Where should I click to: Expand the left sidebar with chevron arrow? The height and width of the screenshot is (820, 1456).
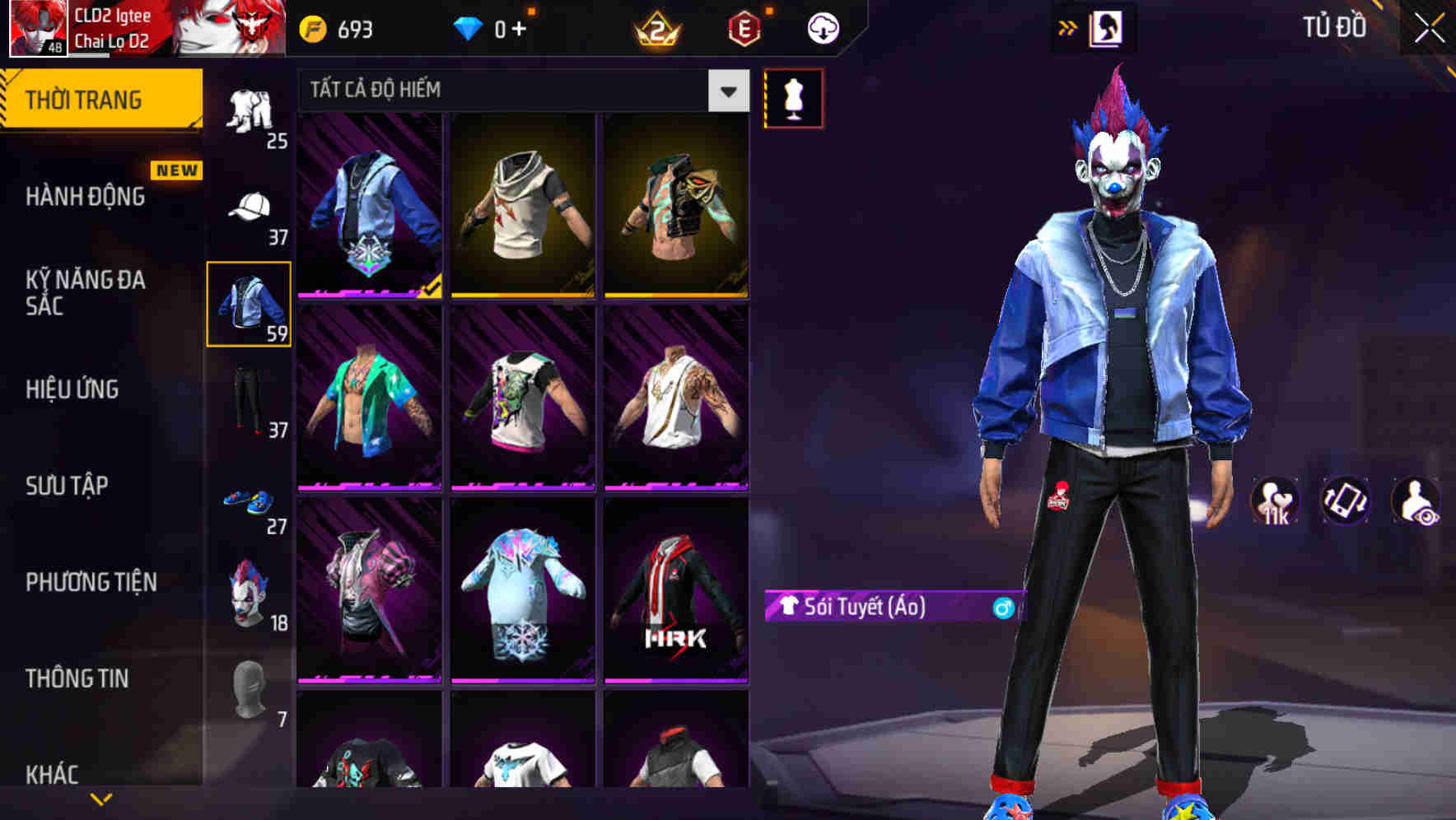coord(101,797)
